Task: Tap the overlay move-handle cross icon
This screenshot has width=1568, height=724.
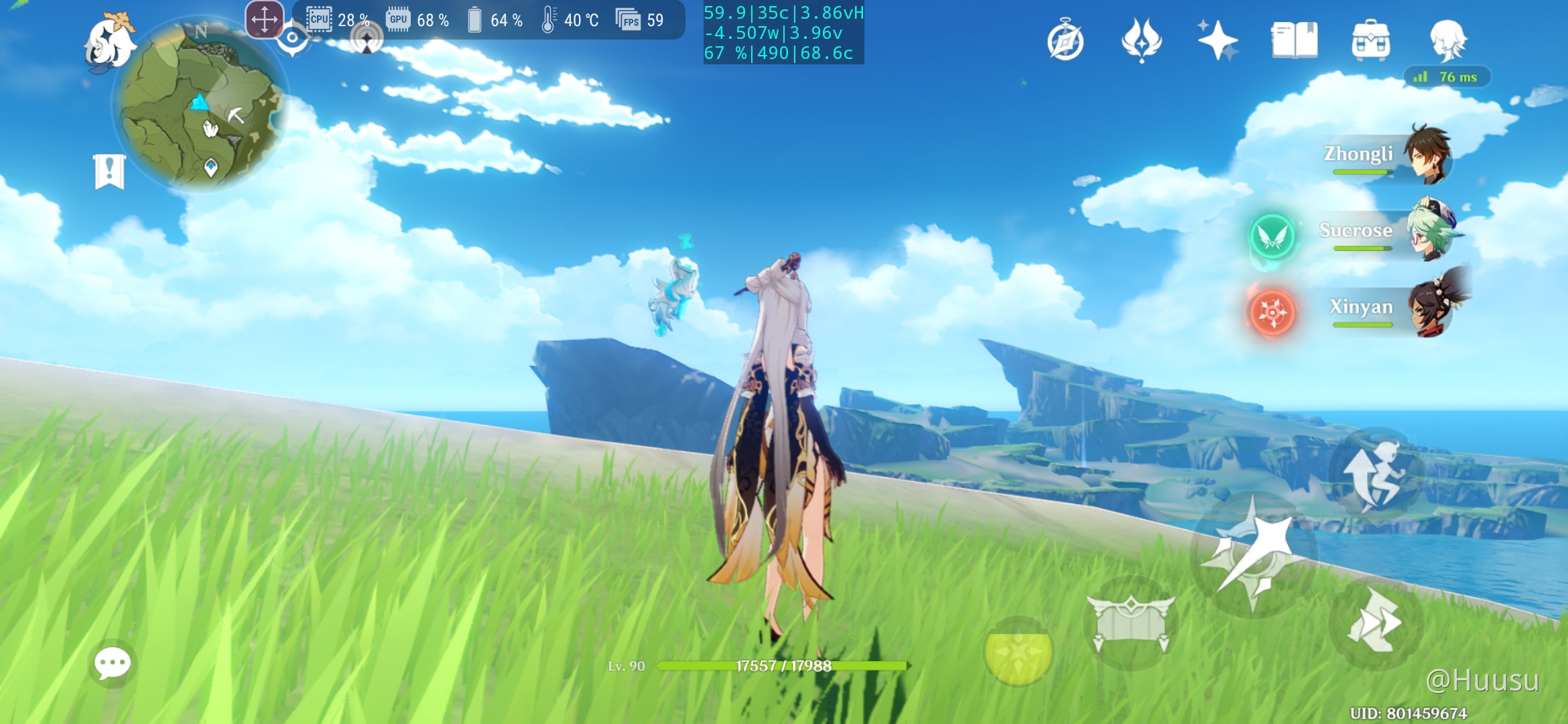Action: pyautogui.click(x=265, y=19)
